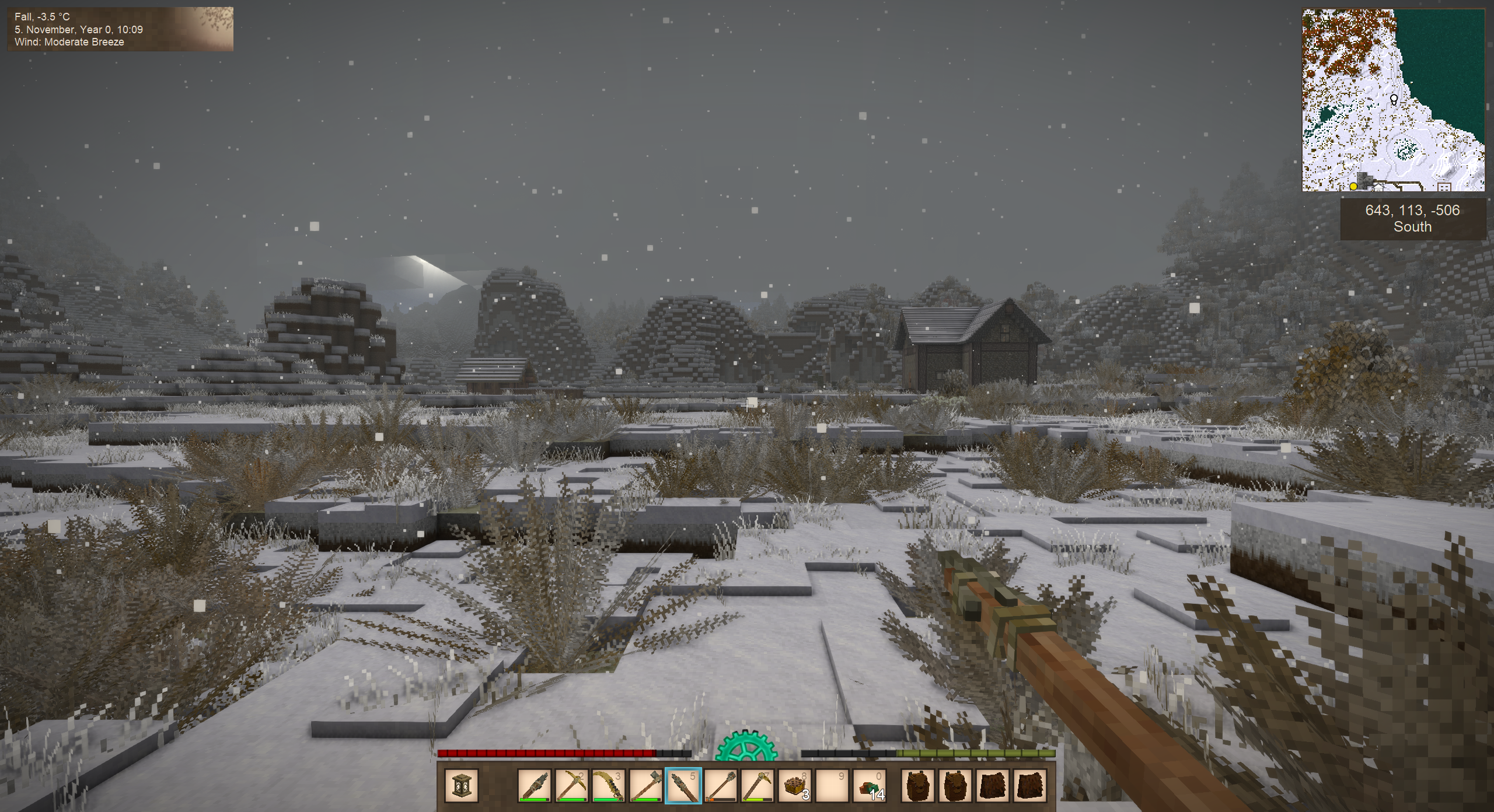Choose the scythe in hotbar slot 3
This screenshot has height=812, width=1494.
(x=609, y=786)
